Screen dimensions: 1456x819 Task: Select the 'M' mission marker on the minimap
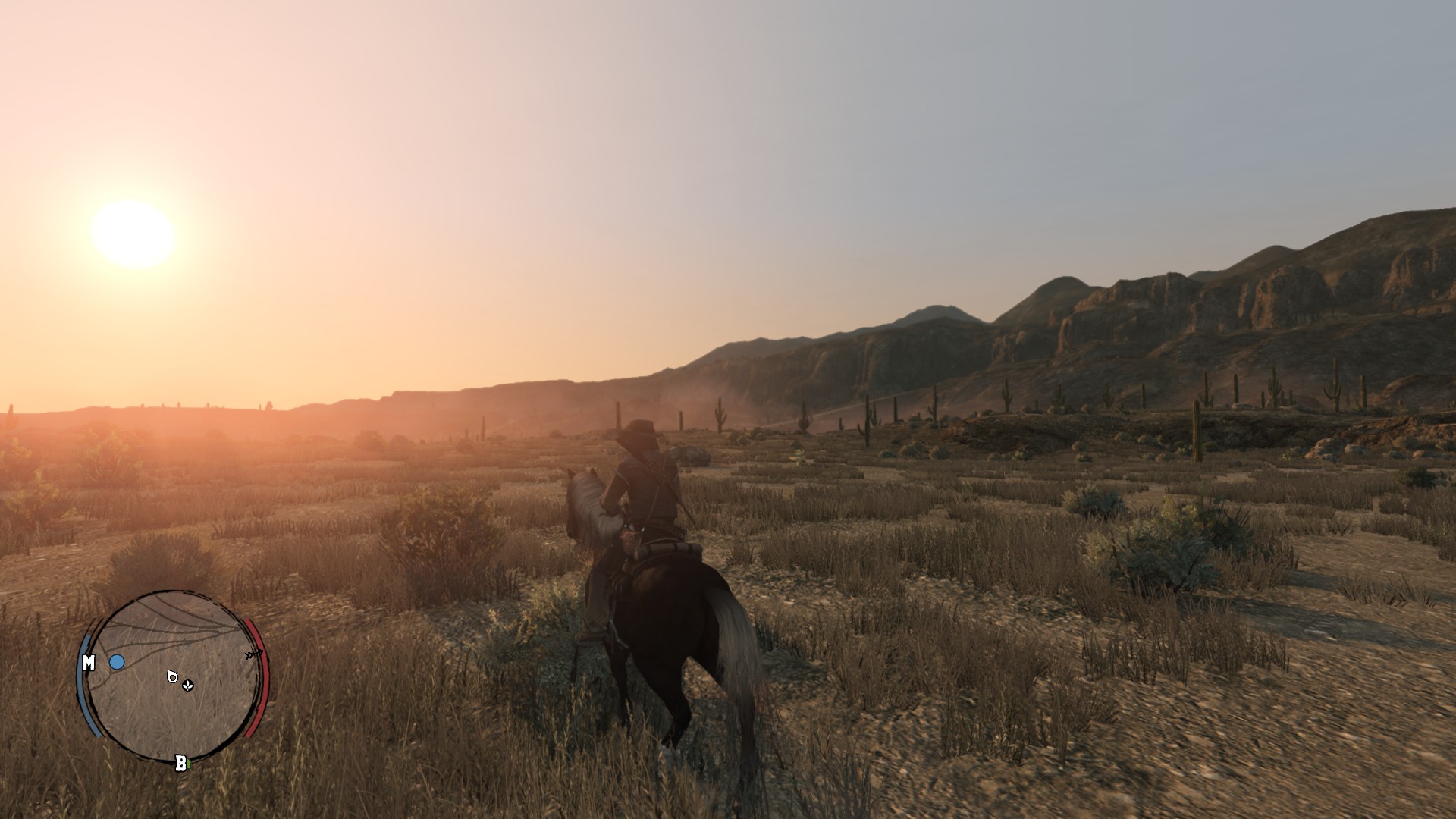coord(89,661)
